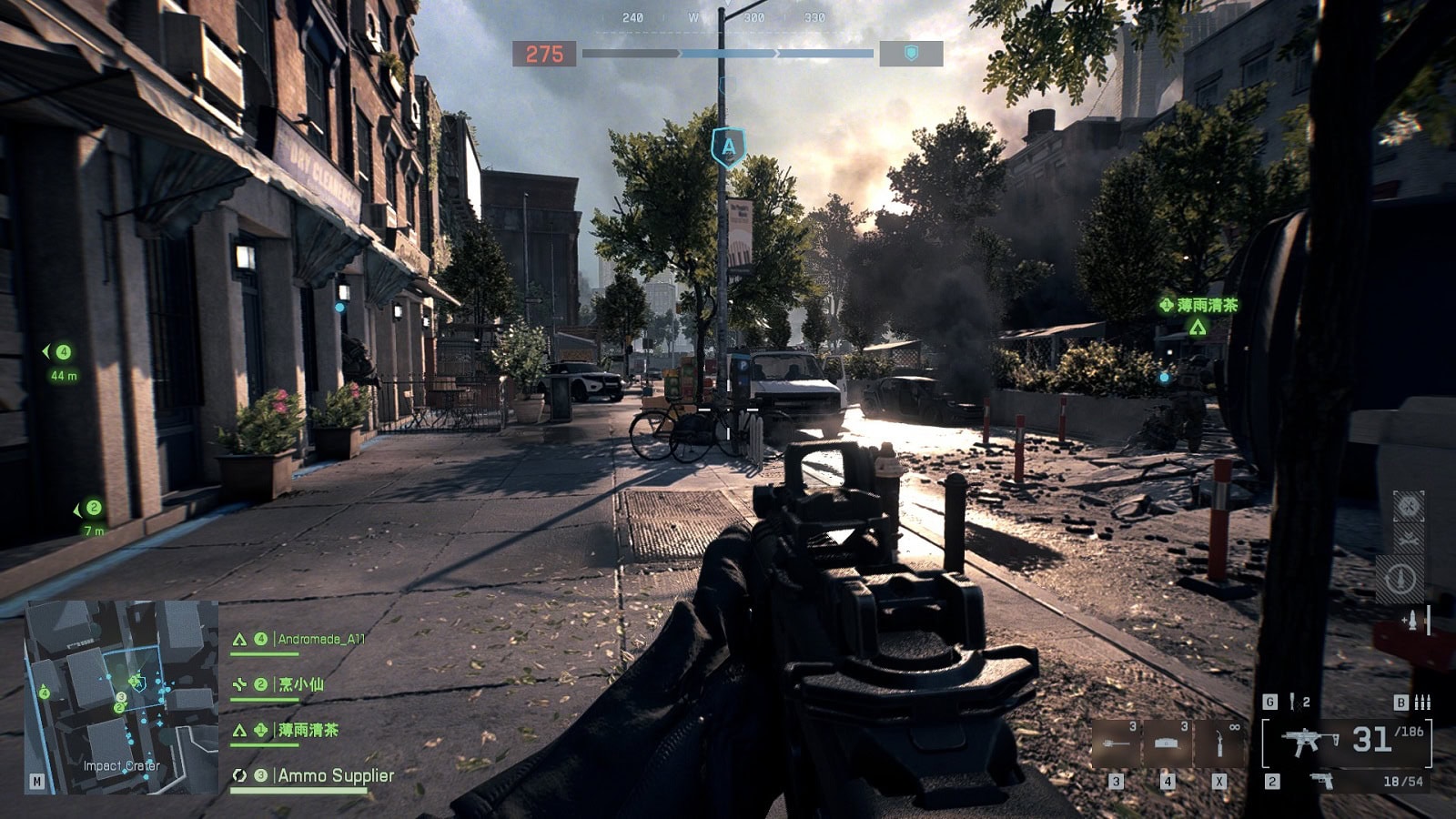Image resolution: width=1456 pixels, height=819 pixels.
Task: Select the Ammo Supplier squad entry
Action: point(335,775)
